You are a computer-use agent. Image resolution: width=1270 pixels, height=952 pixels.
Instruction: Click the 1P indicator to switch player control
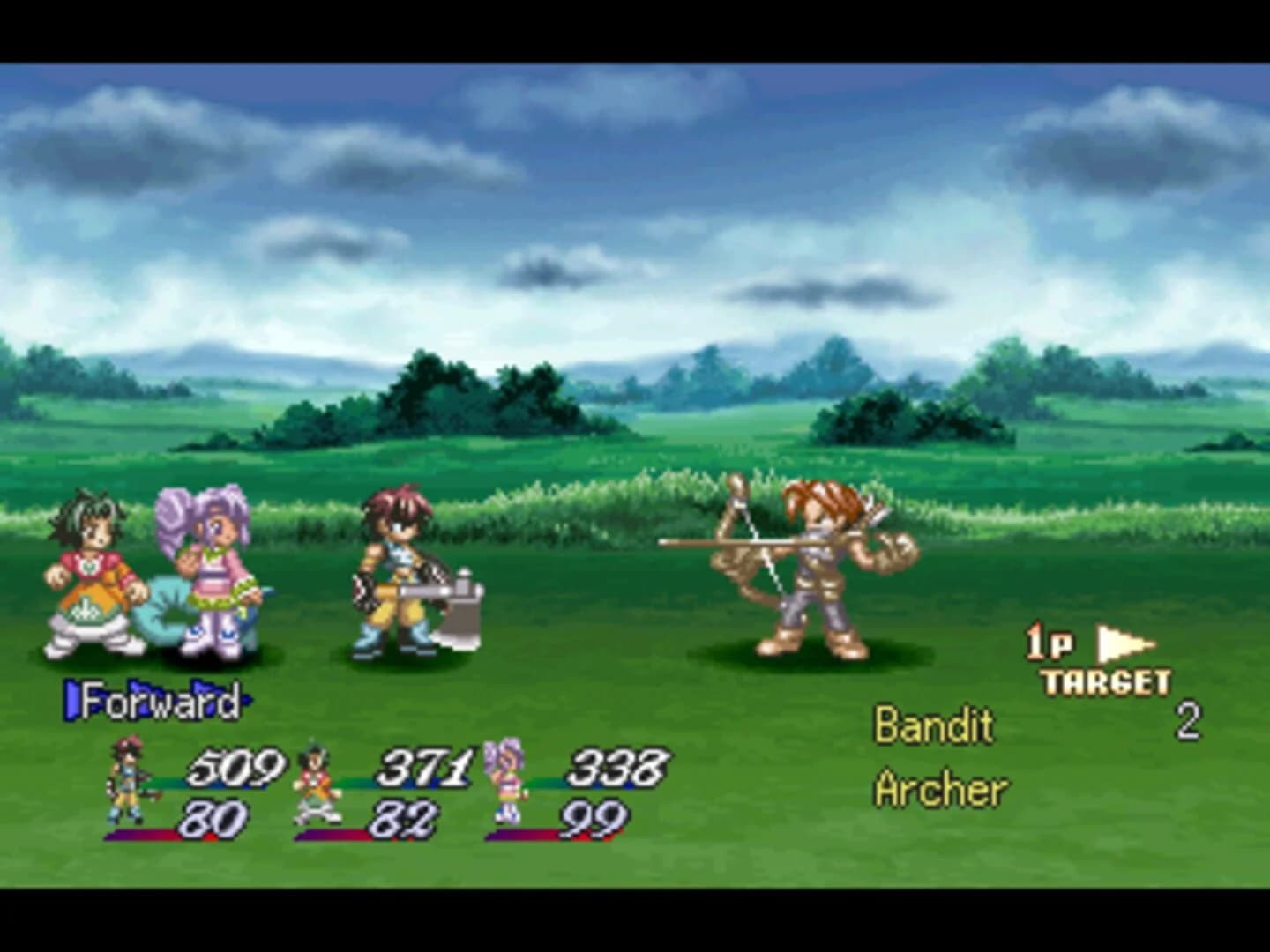coord(1050,643)
